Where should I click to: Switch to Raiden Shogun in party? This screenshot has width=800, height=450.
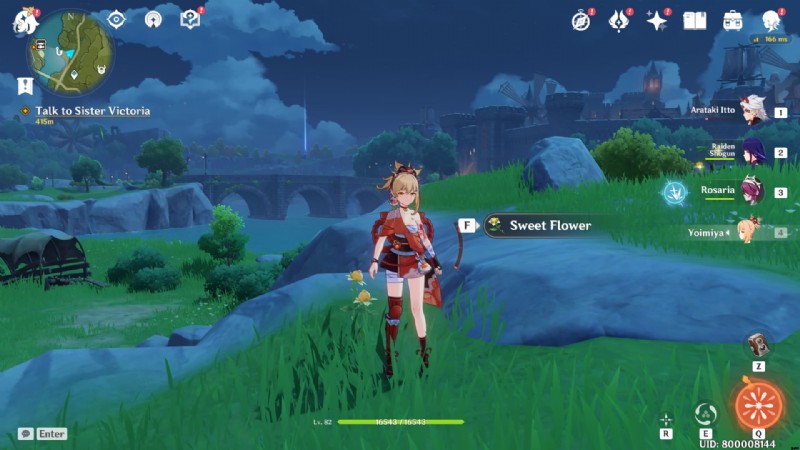[752, 152]
